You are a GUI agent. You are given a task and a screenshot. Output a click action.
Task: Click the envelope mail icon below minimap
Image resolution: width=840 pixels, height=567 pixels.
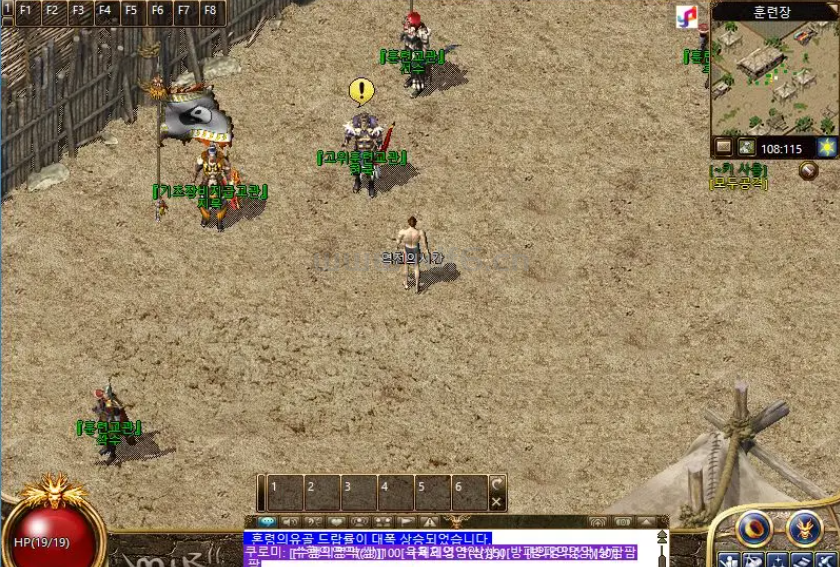pyautogui.click(x=723, y=148)
